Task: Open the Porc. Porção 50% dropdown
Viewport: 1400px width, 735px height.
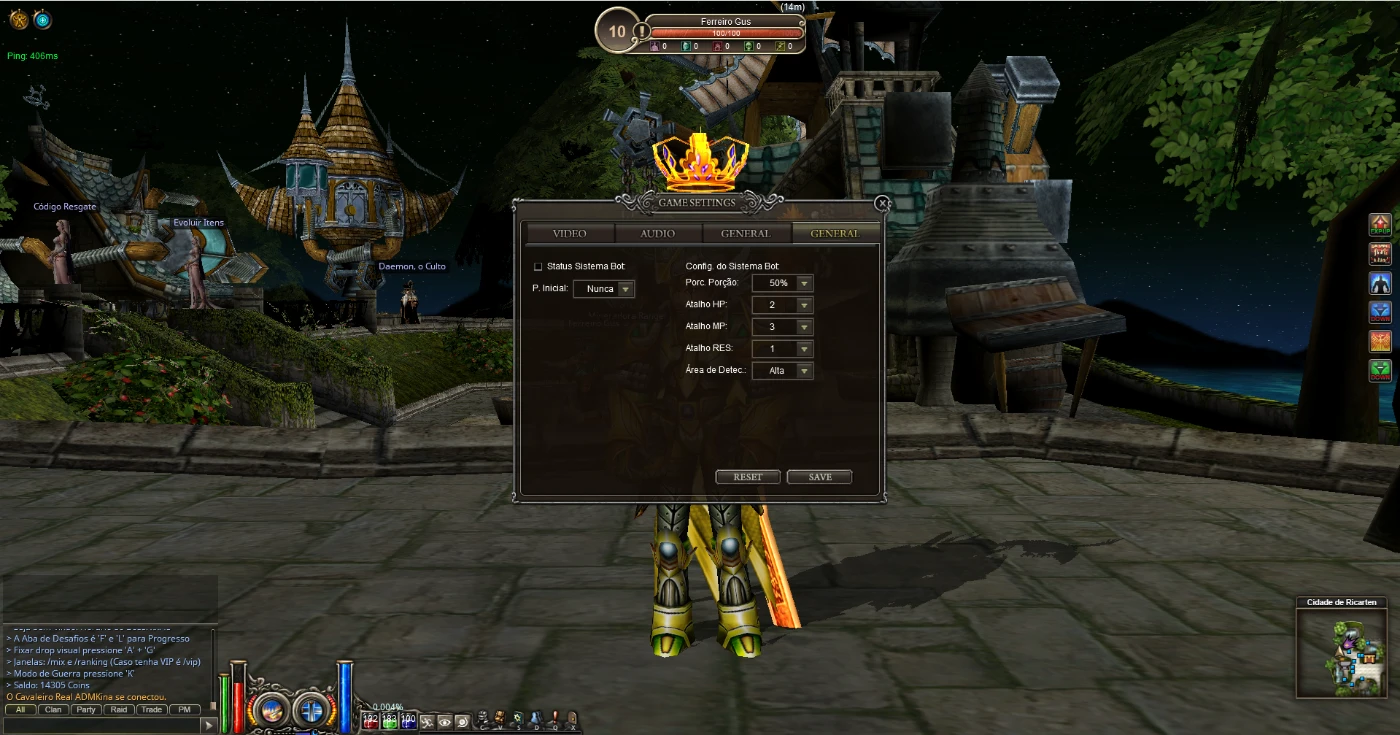Action: point(782,283)
